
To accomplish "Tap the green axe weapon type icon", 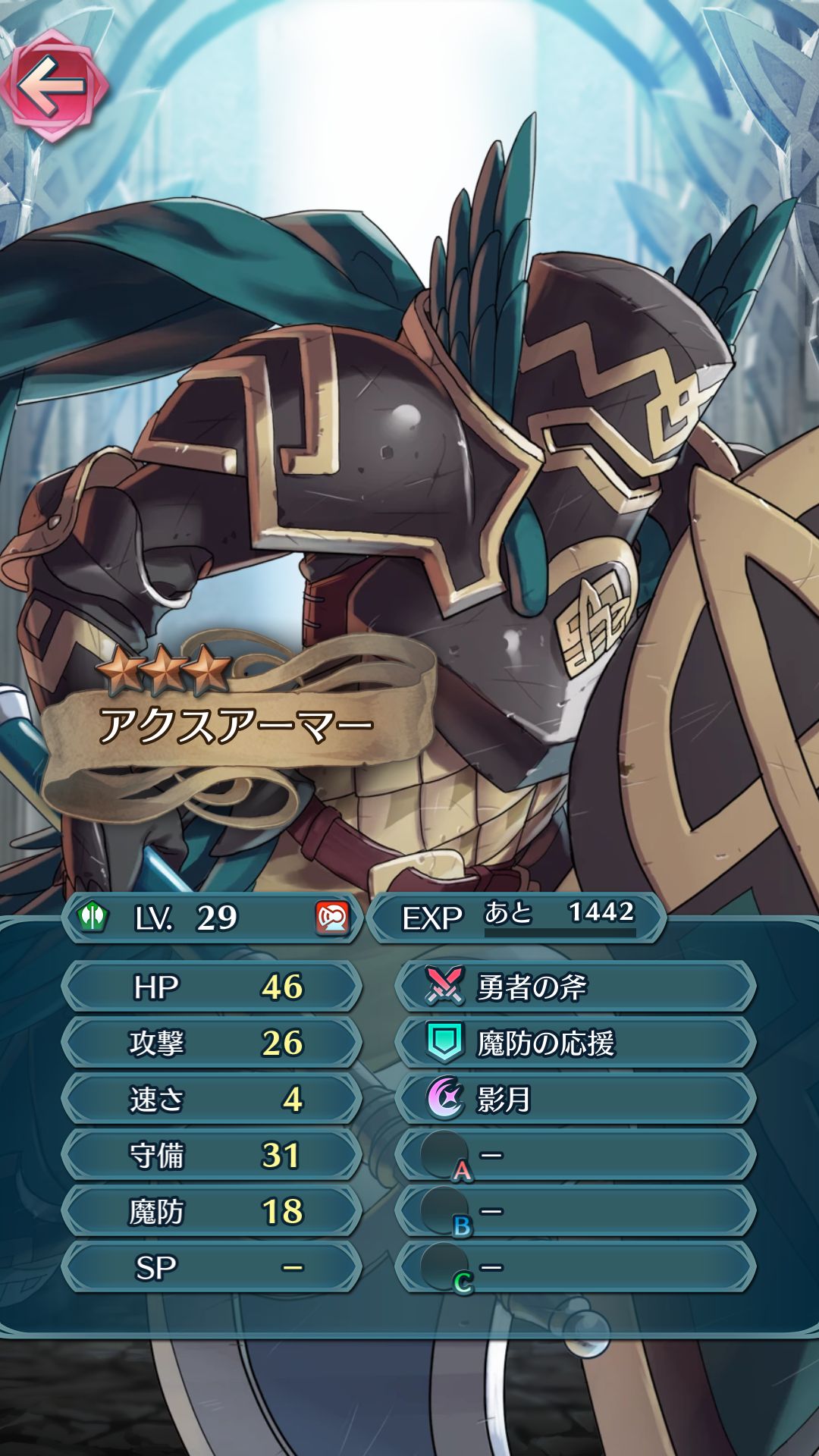I will (x=93, y=918).
